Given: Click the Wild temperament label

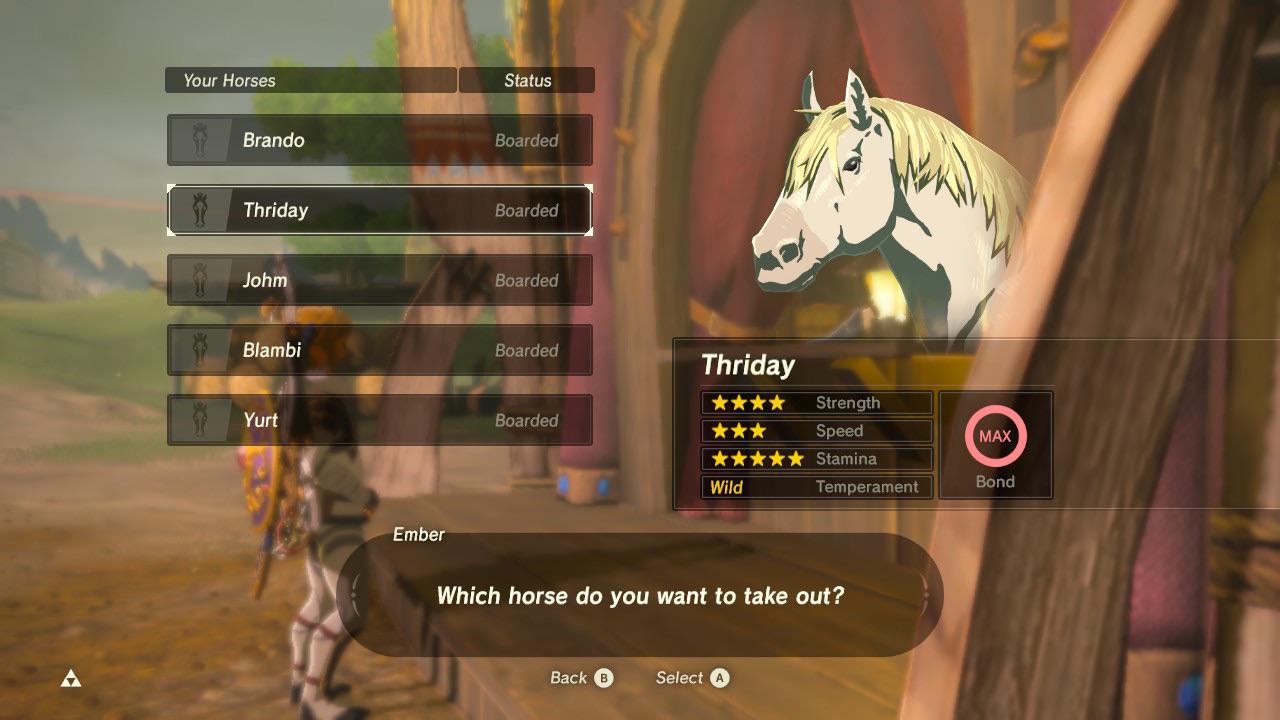Looking at the screenshot, I should coord(725,487).
